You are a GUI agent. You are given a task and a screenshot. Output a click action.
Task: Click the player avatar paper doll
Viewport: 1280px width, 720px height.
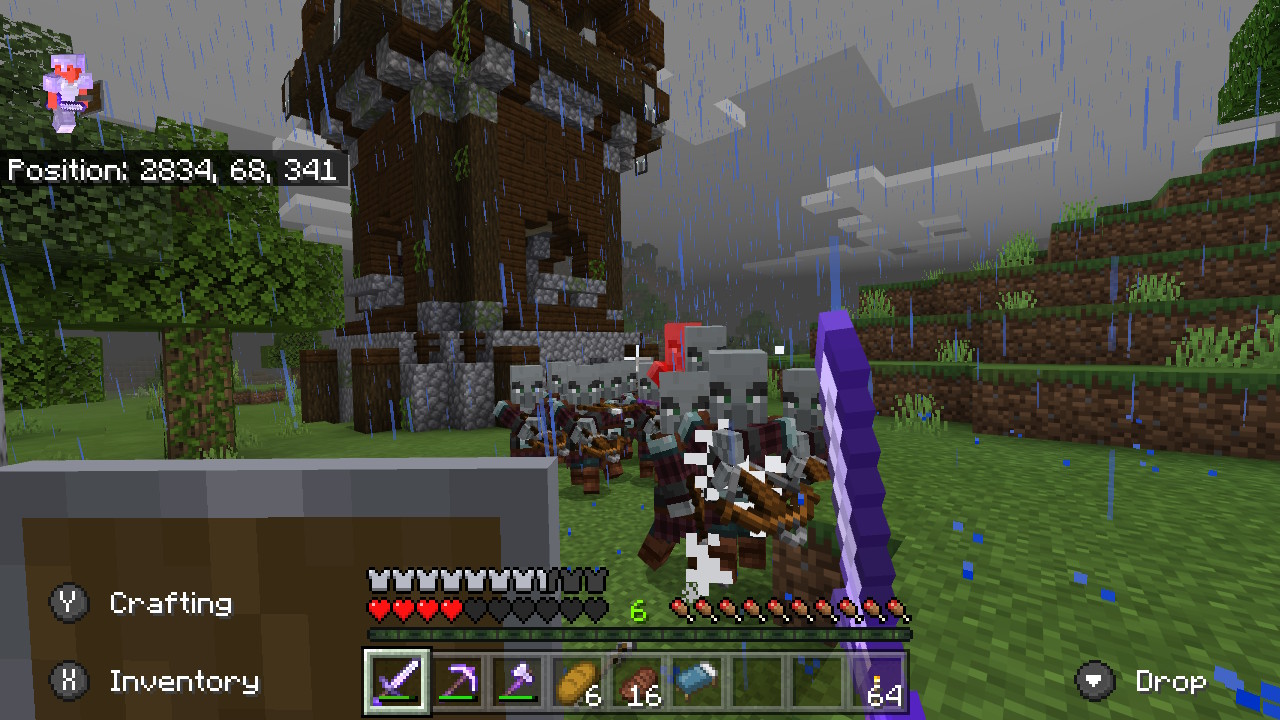(x=70, y=90)
